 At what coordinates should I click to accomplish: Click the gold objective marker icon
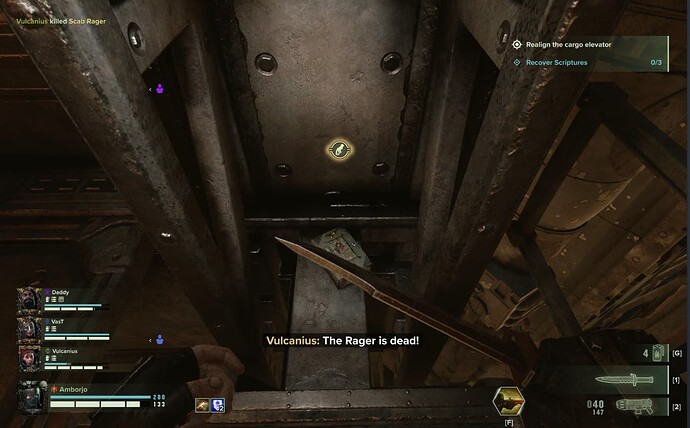click(338, 150)
